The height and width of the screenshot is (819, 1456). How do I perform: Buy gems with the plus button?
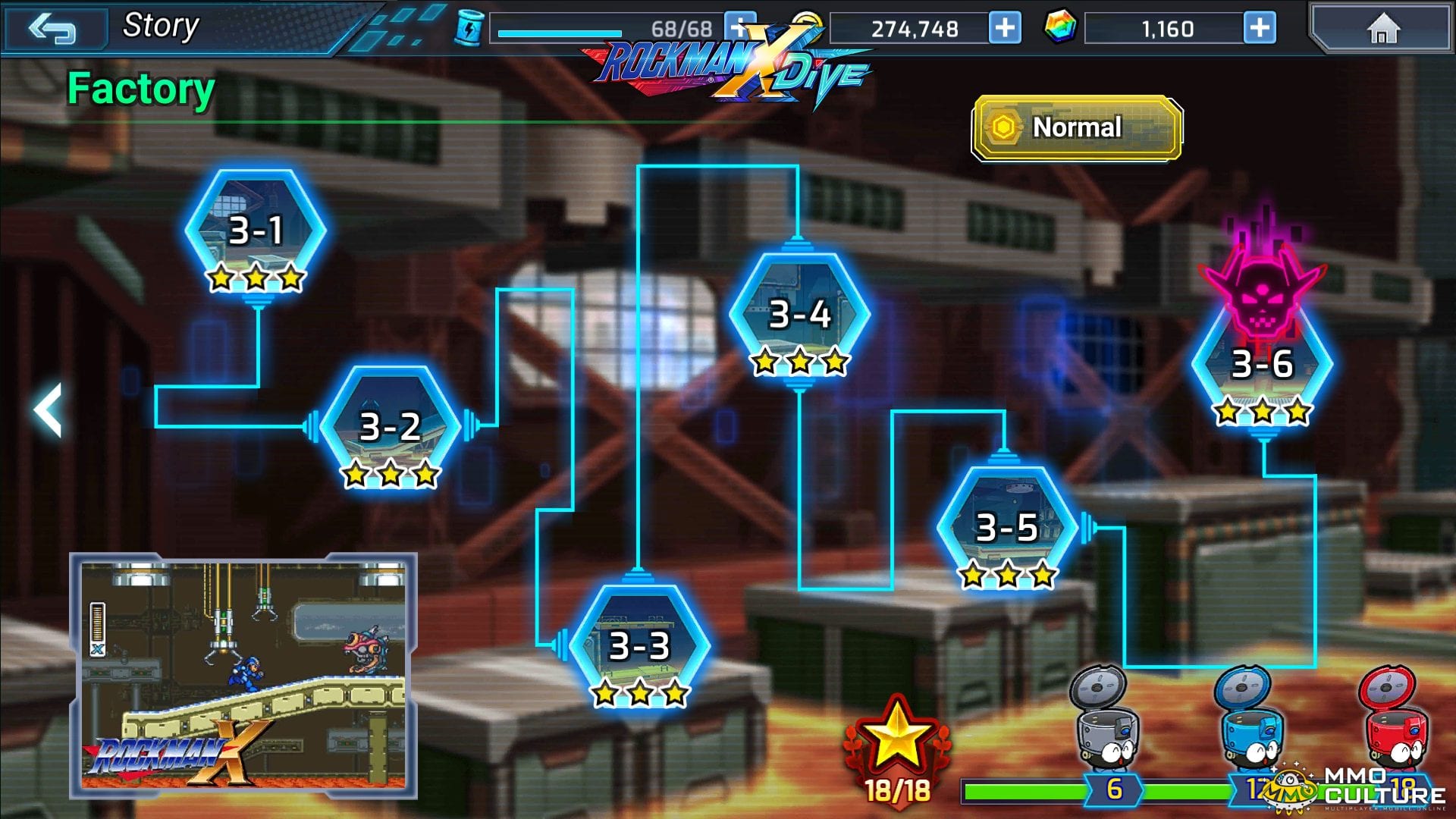(x=1260, y=29)
